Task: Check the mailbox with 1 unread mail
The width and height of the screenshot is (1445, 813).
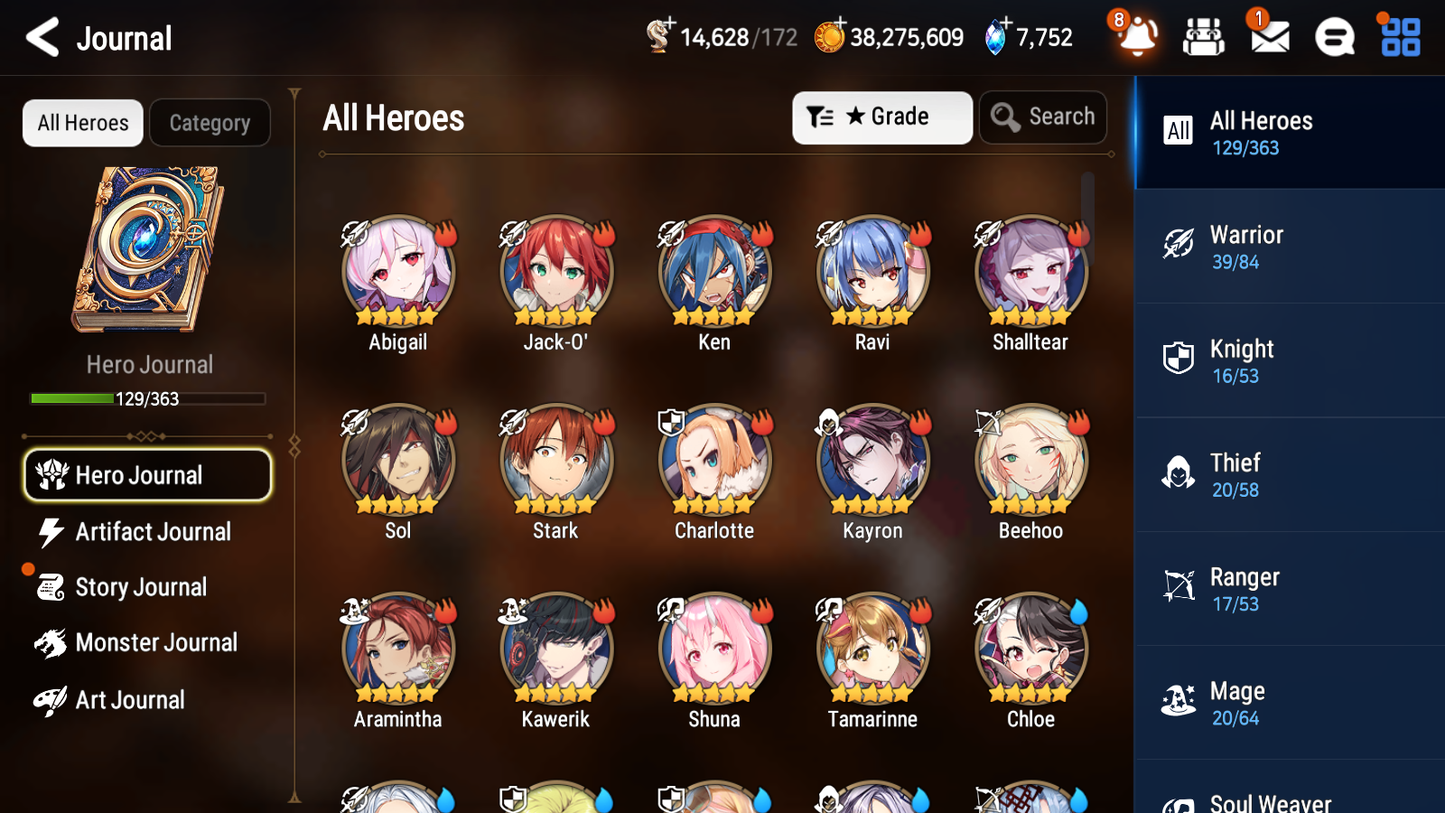Action: tap(1268, 36)
